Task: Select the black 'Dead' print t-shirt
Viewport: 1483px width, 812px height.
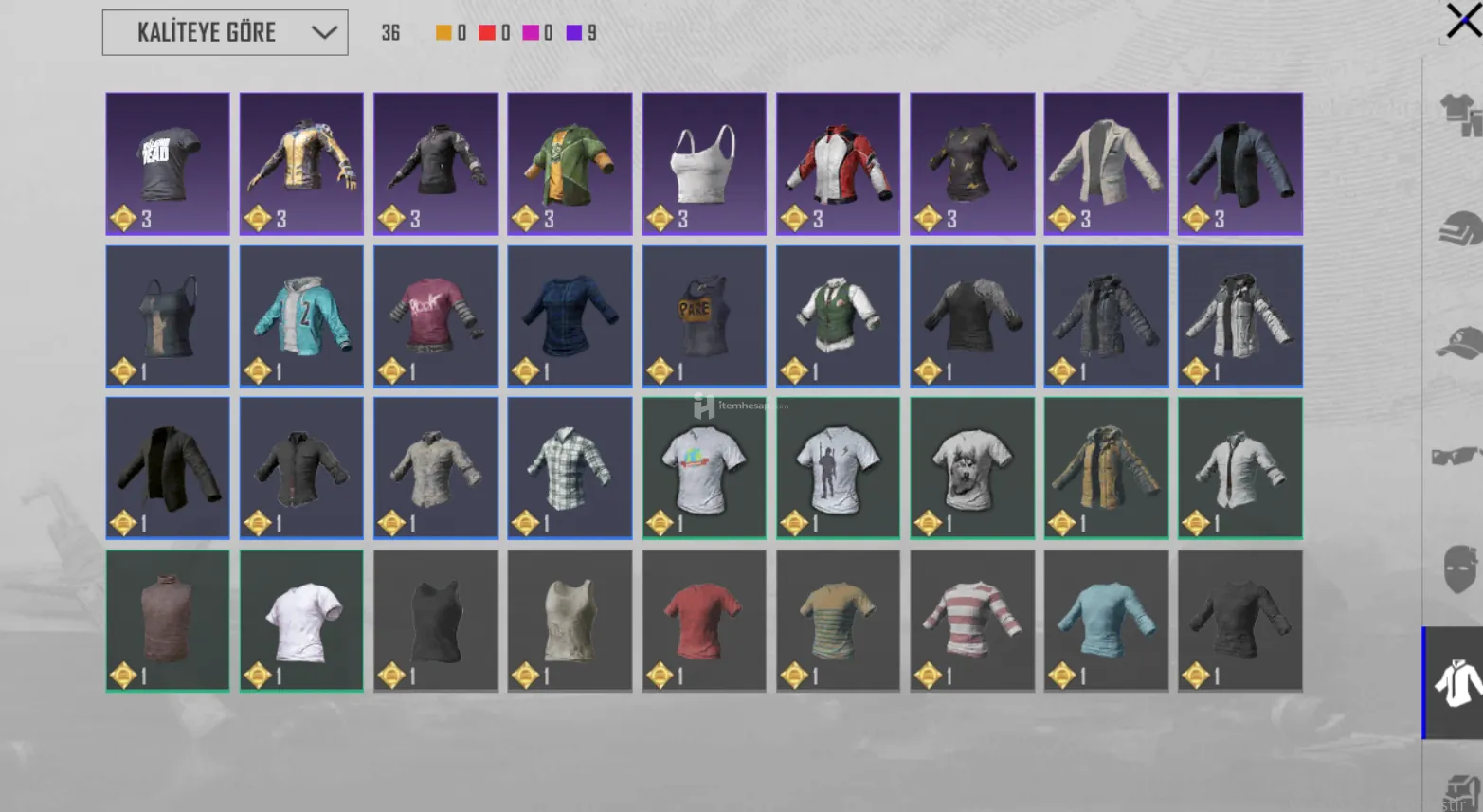Action: tap(168, 163)
